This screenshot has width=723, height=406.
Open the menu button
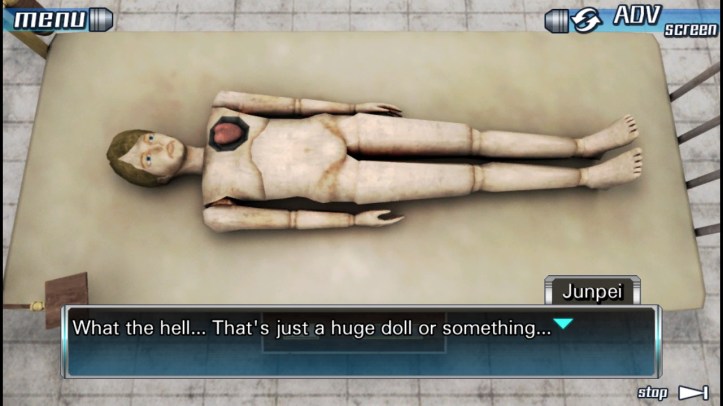tap(57, 17)
